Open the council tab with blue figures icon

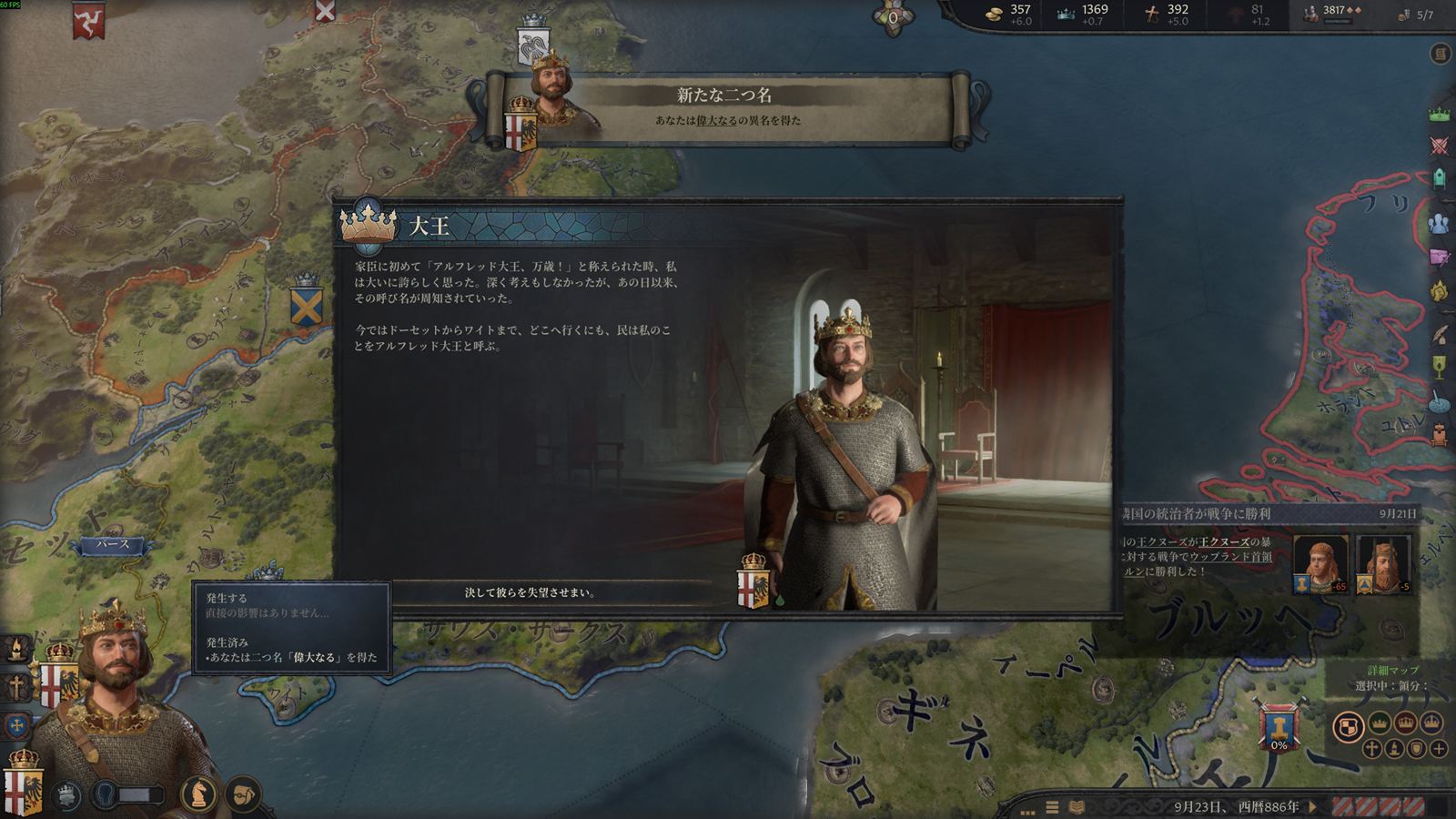coord(1440,223)
